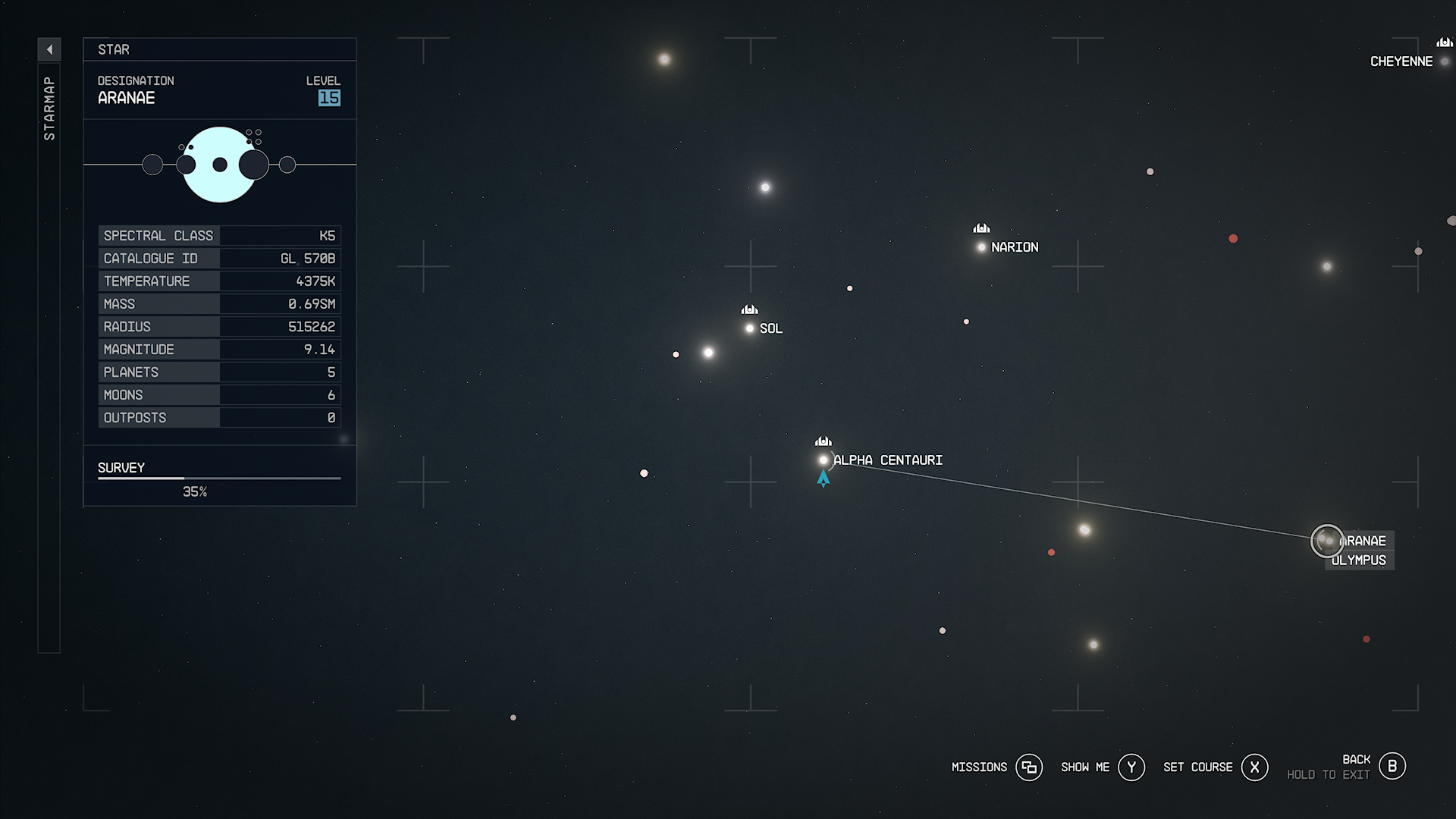Click the settlement icon above Sol
The image size is (1456, 819).
pos(748,309)
